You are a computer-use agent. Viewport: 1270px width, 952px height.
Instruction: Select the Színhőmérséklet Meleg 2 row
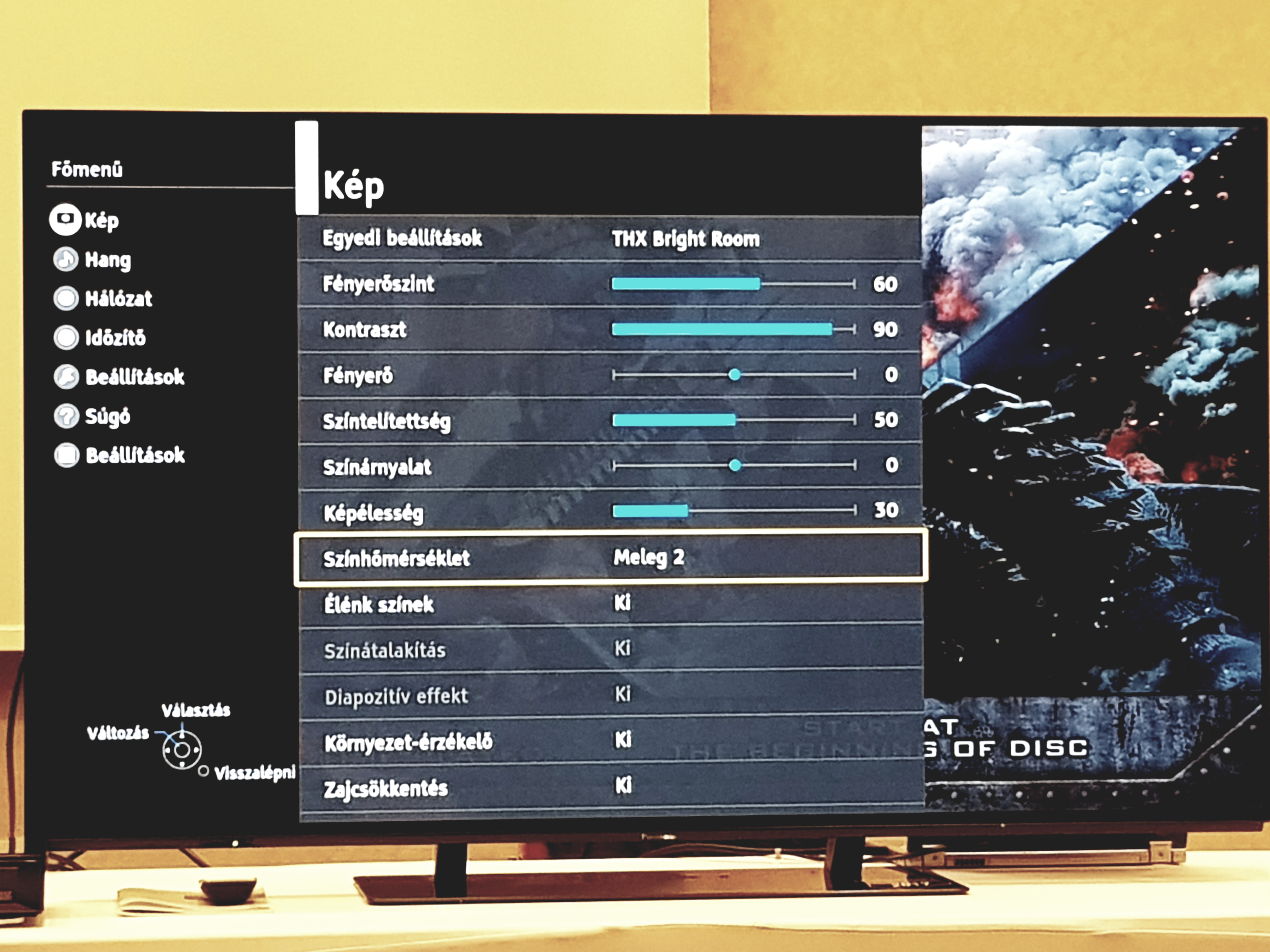610,557
